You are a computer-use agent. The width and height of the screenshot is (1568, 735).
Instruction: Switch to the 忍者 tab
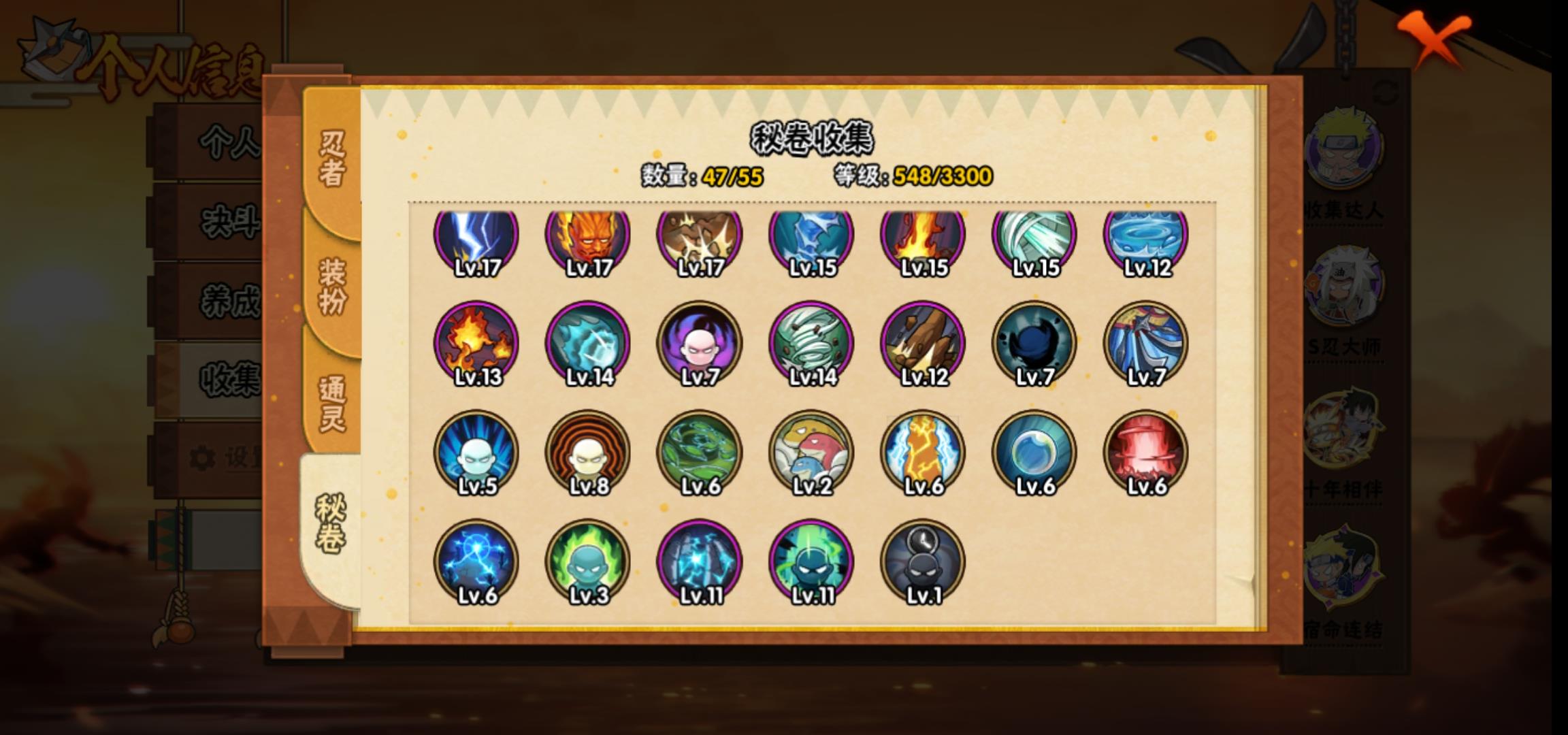click(x=332, y=158)
